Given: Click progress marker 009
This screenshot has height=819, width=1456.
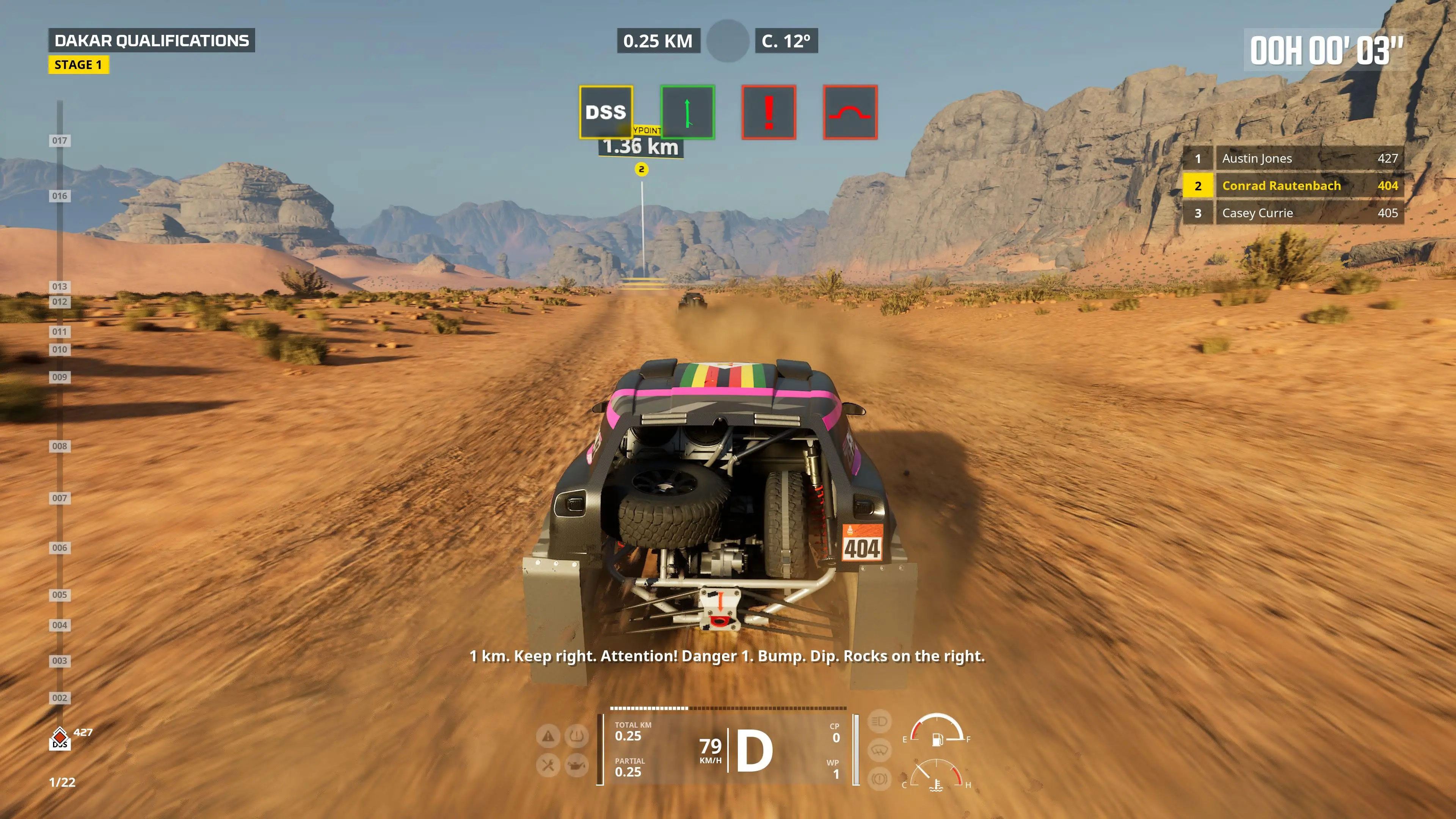Looking at the screenshot, I should click(60, 377).
